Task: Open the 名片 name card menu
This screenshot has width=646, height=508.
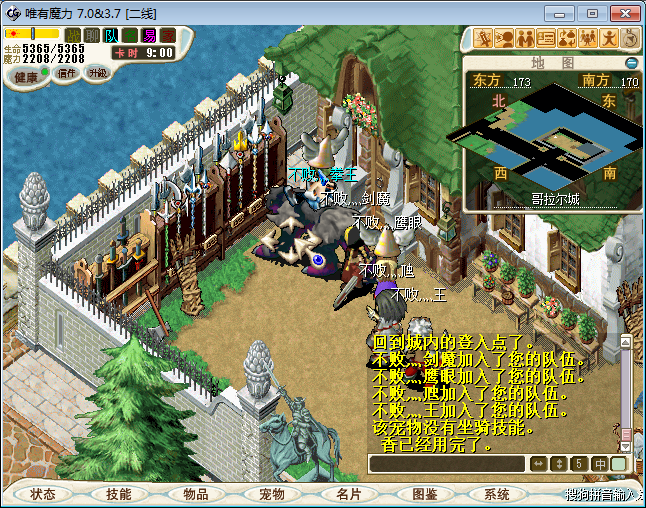Action: [x=347, y=494]
